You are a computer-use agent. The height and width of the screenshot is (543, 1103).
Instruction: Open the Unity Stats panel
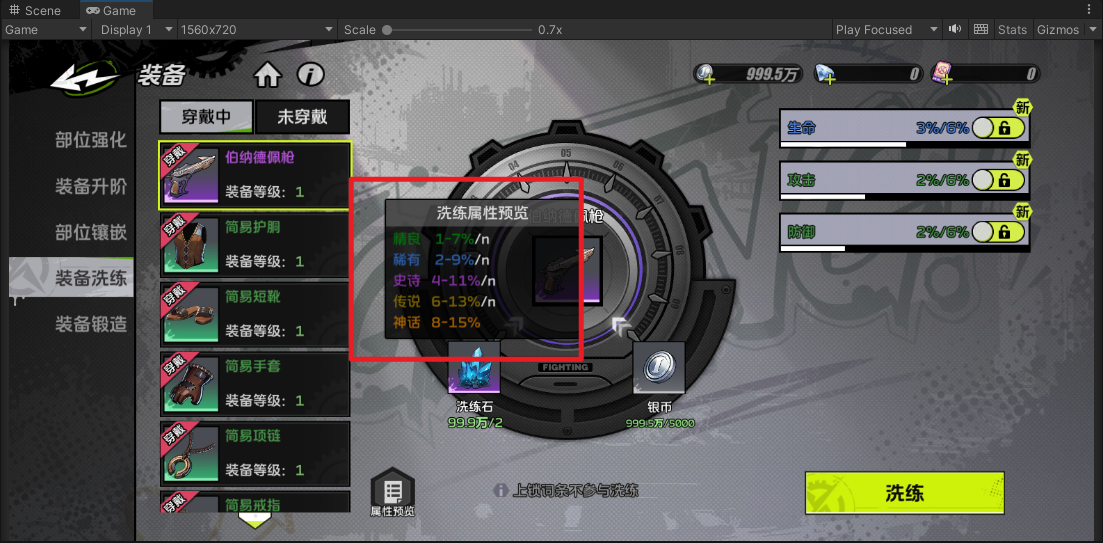(x=1012, y=29)
